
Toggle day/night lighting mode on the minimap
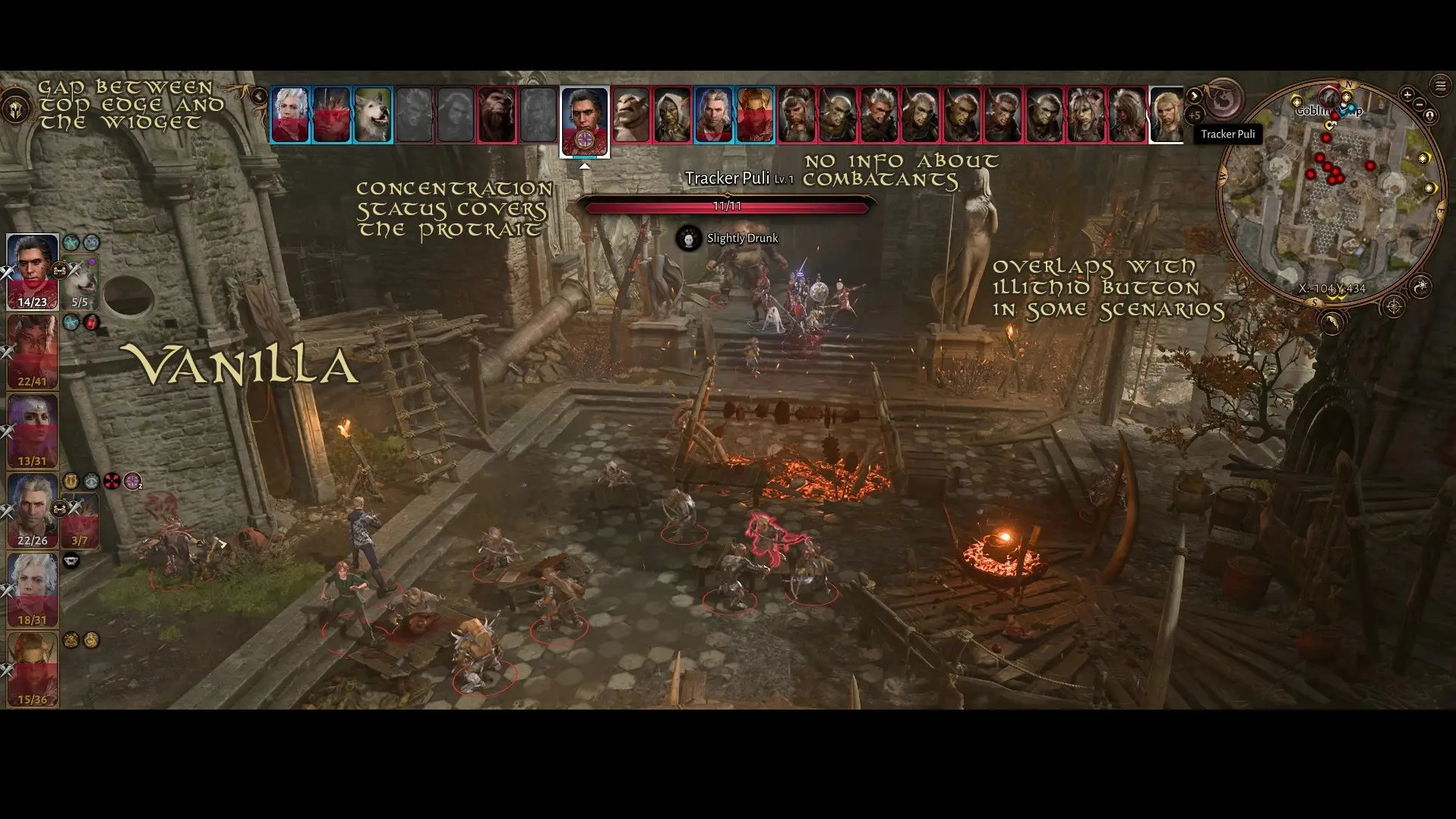pos(1423,288)
